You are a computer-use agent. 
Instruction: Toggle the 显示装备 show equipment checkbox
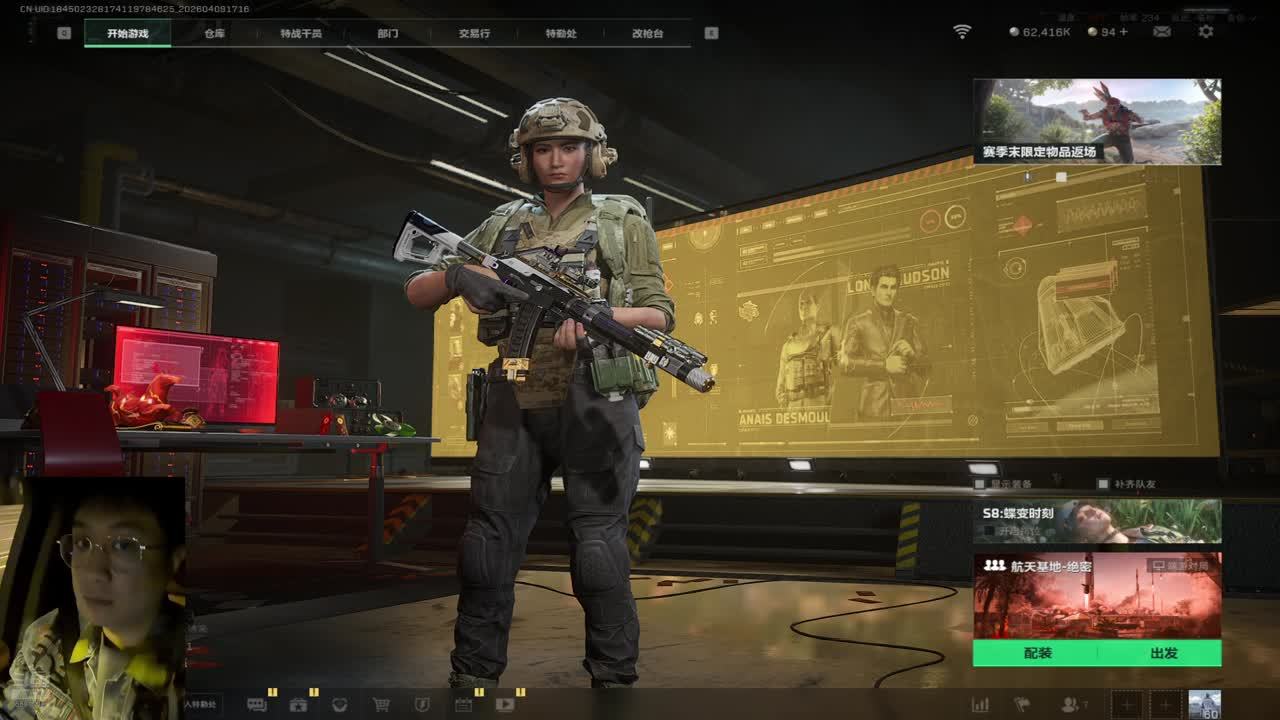click(980, 484)
